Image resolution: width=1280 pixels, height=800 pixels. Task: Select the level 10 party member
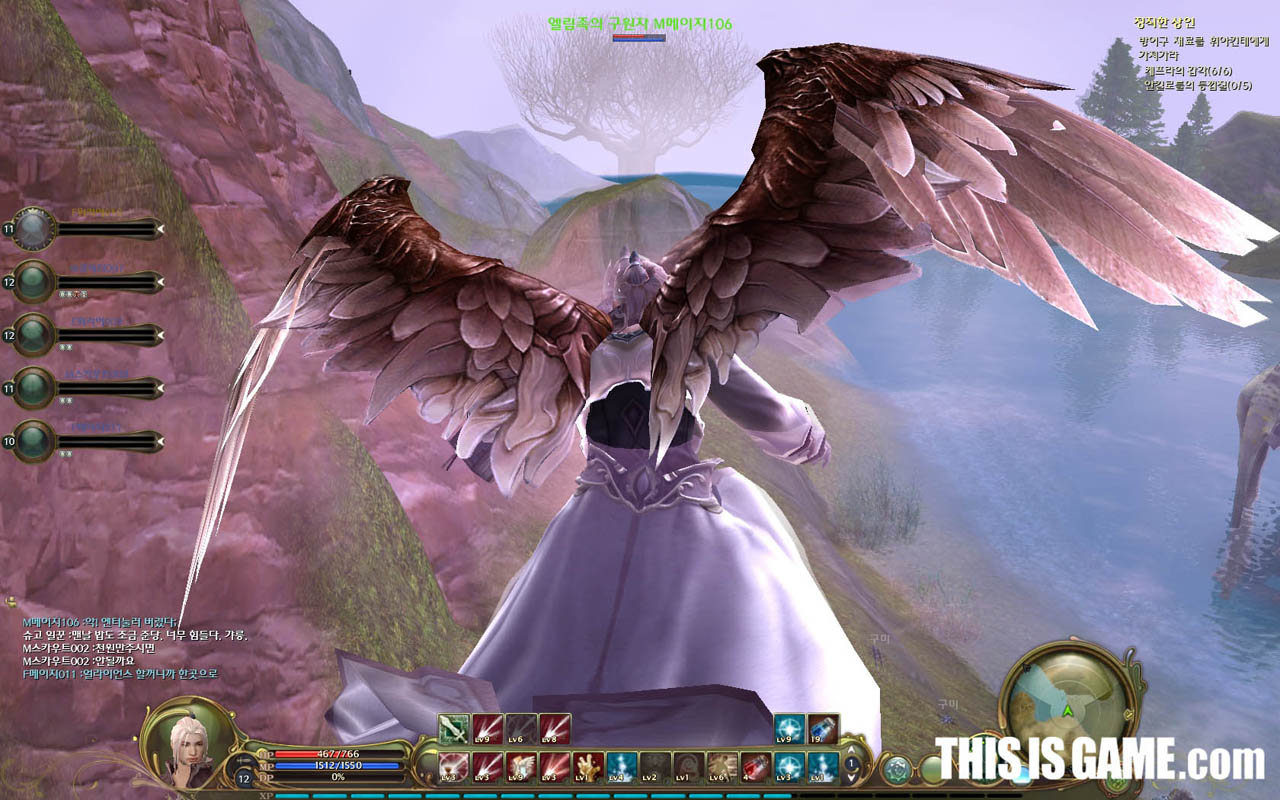pyautogui.click(x=34, y=441)
